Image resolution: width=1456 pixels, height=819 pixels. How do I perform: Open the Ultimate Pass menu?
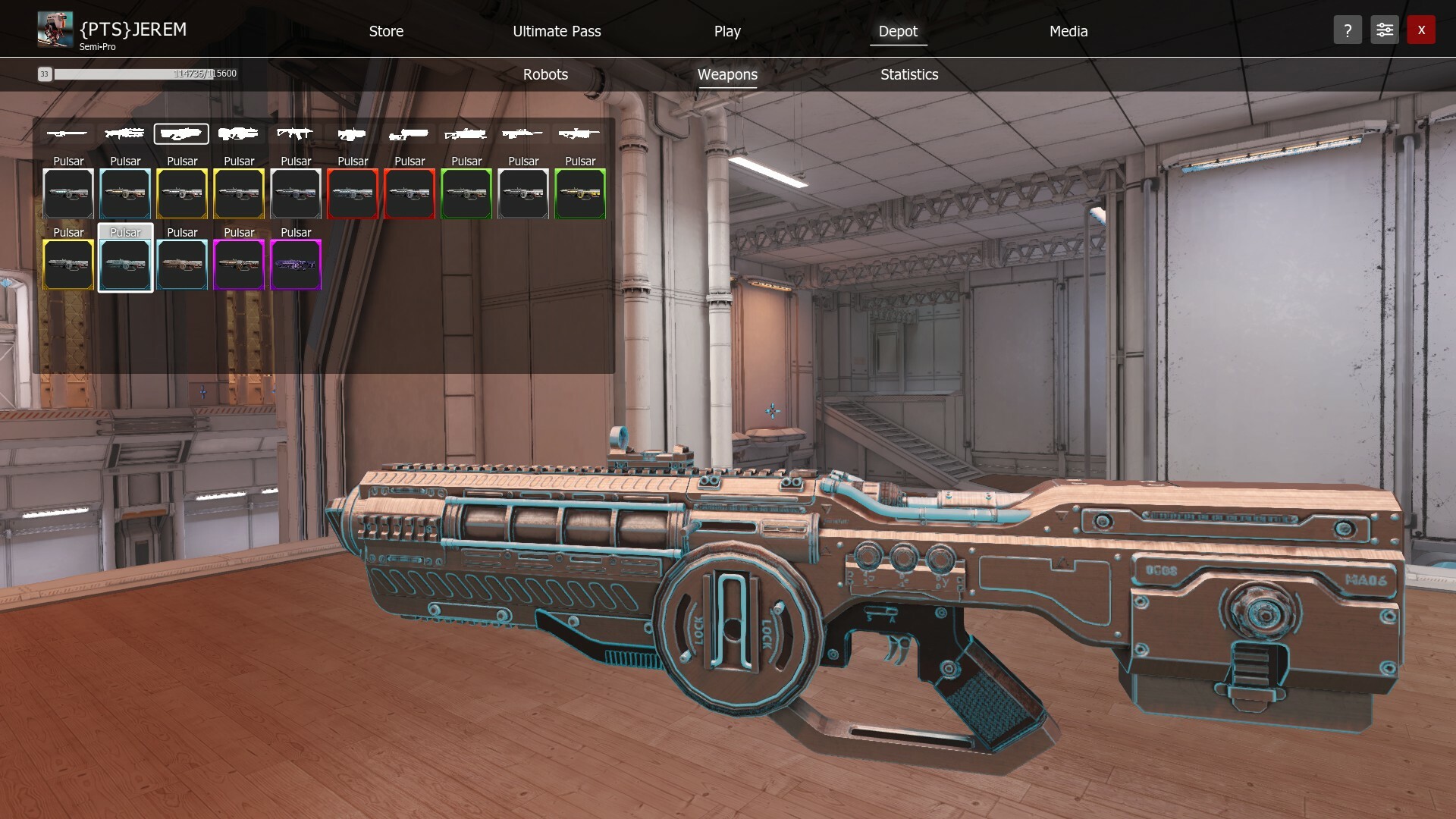point(557,31)
